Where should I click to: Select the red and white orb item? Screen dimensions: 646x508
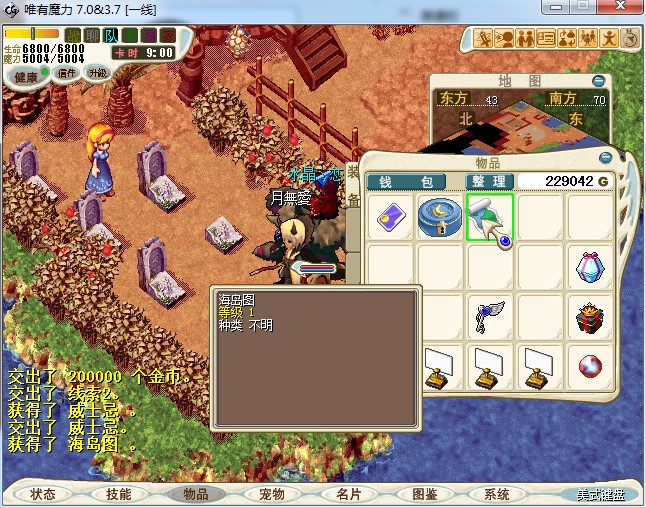coord(590,368)
